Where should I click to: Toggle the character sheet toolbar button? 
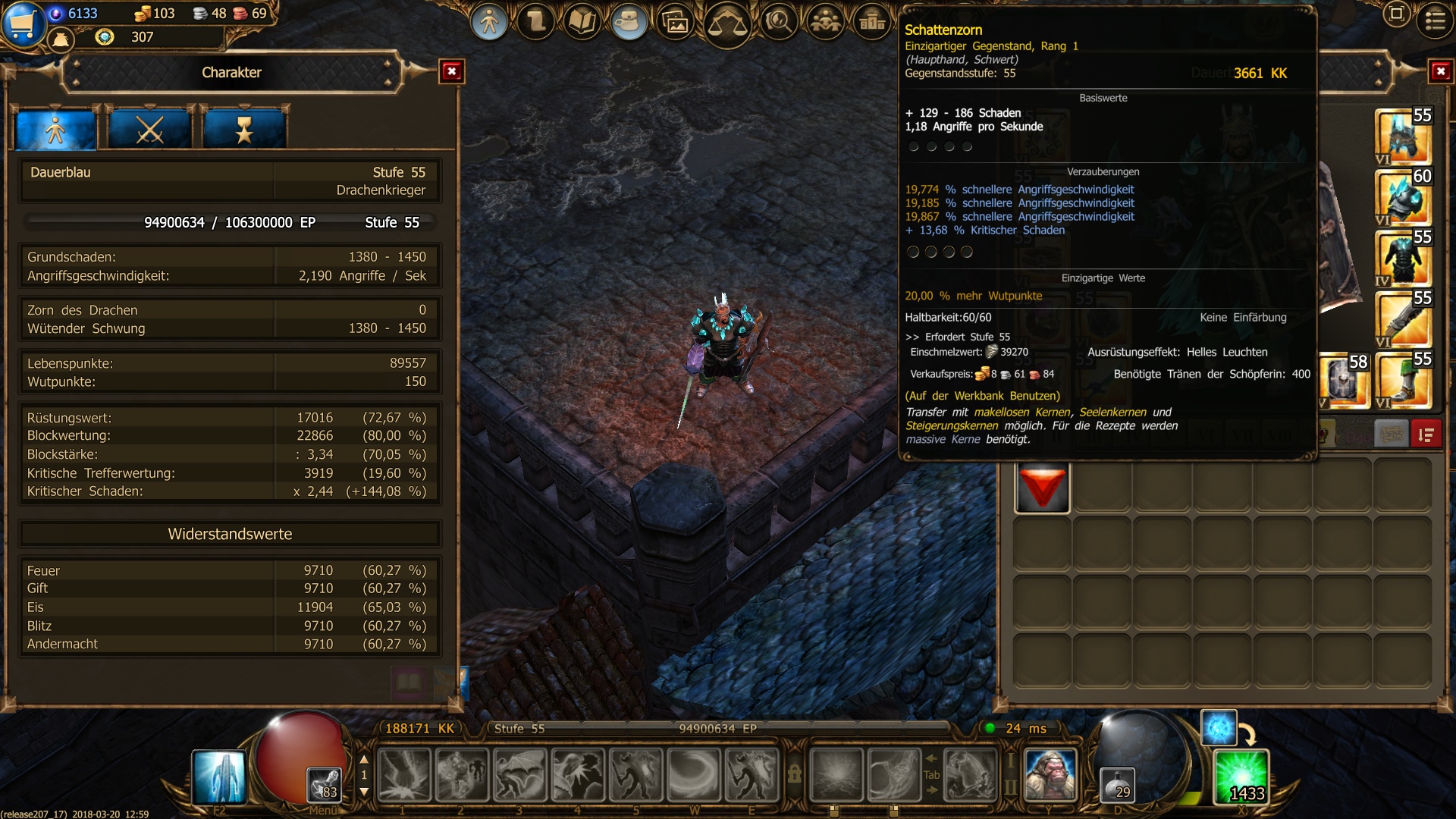489,23
